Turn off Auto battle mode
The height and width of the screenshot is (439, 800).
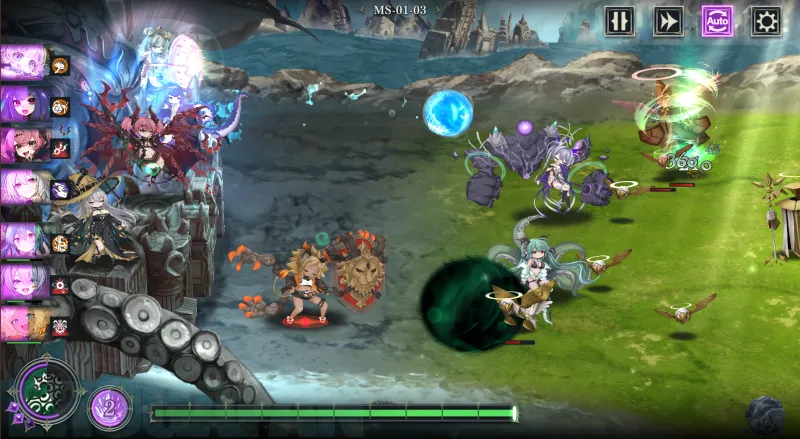[717, 21]
